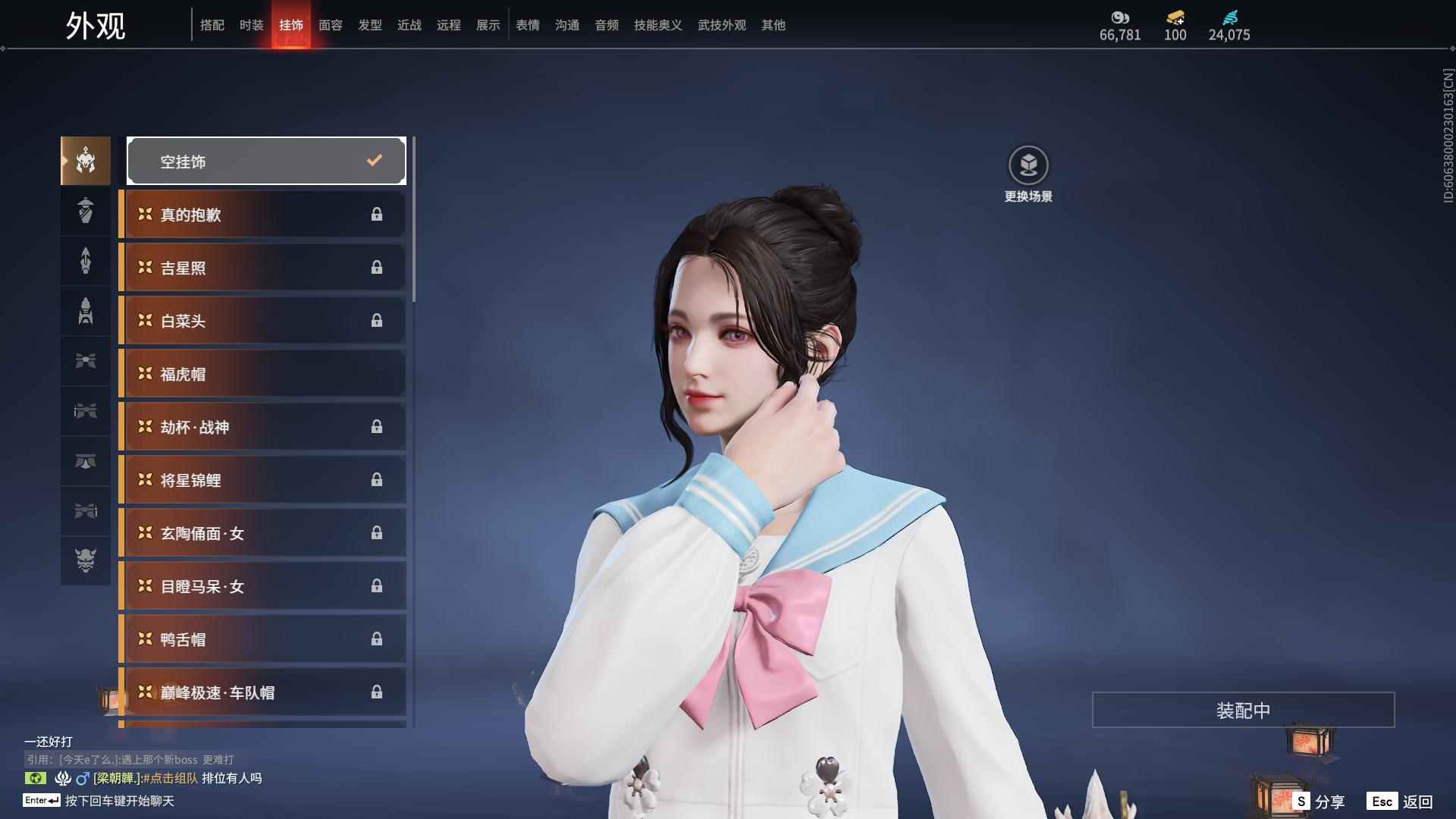This screenshot has width=1456, height=819.
Task: Click the locked 吉星照 item
Action: [x=262, y=267]
